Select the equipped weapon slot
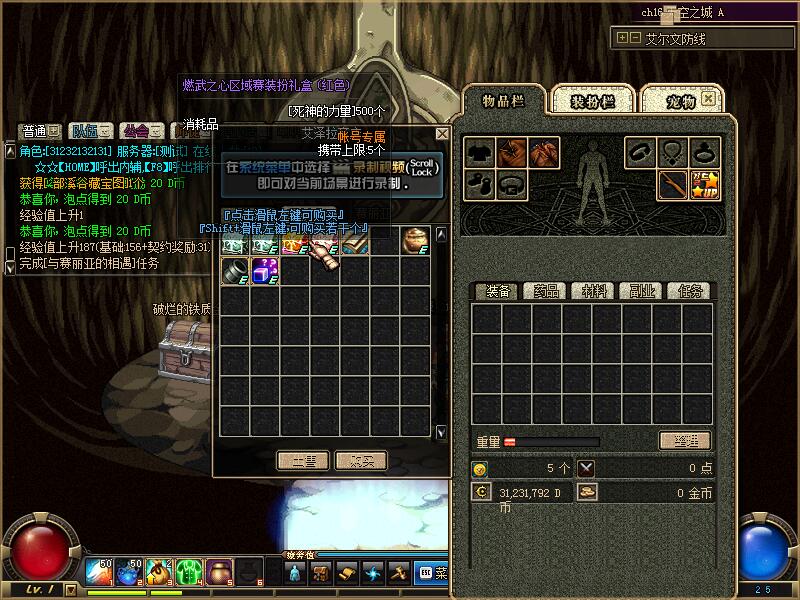Screen dimensions: 800x600 [672, 185]
